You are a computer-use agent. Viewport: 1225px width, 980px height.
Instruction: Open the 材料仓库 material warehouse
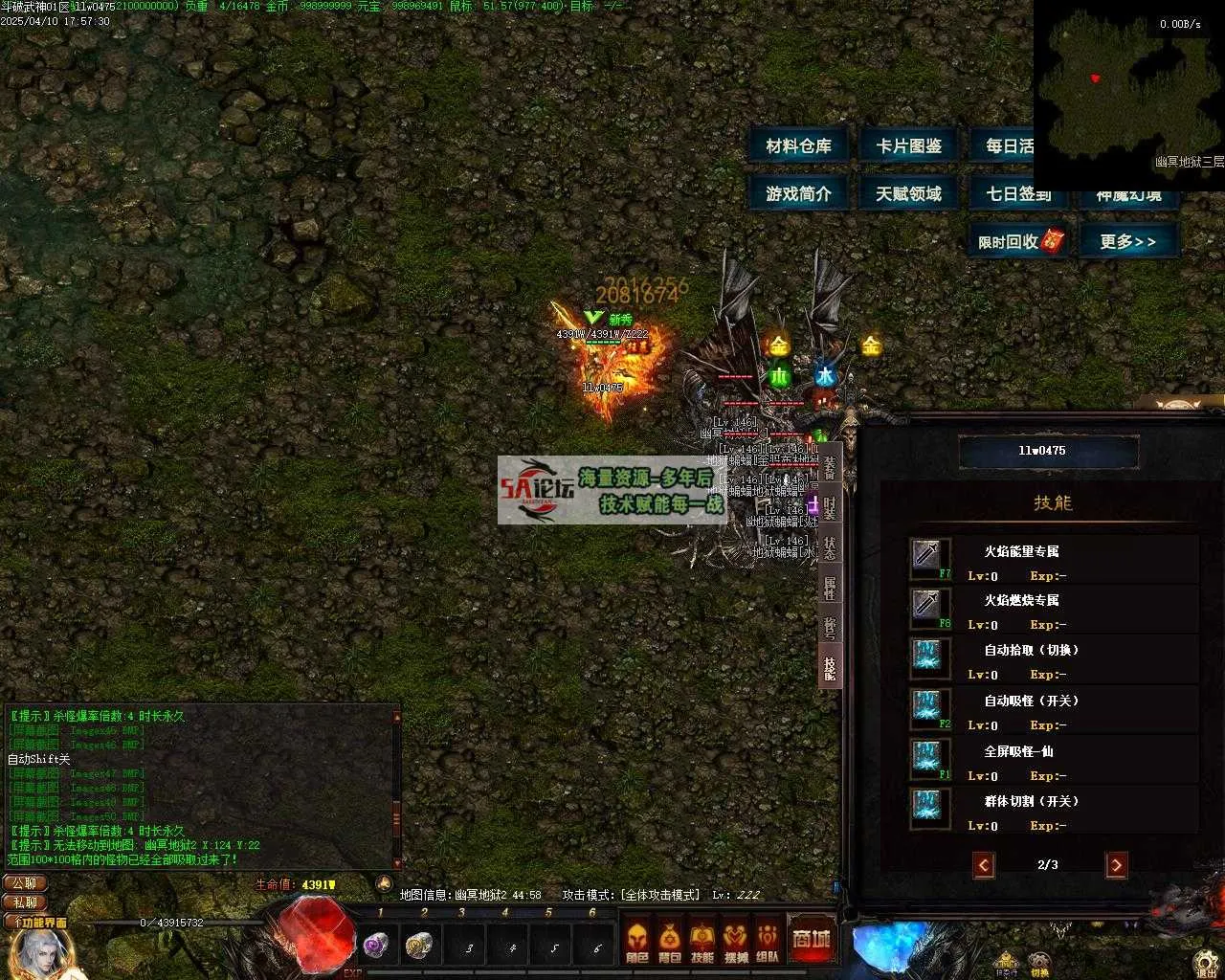(798, 146)
